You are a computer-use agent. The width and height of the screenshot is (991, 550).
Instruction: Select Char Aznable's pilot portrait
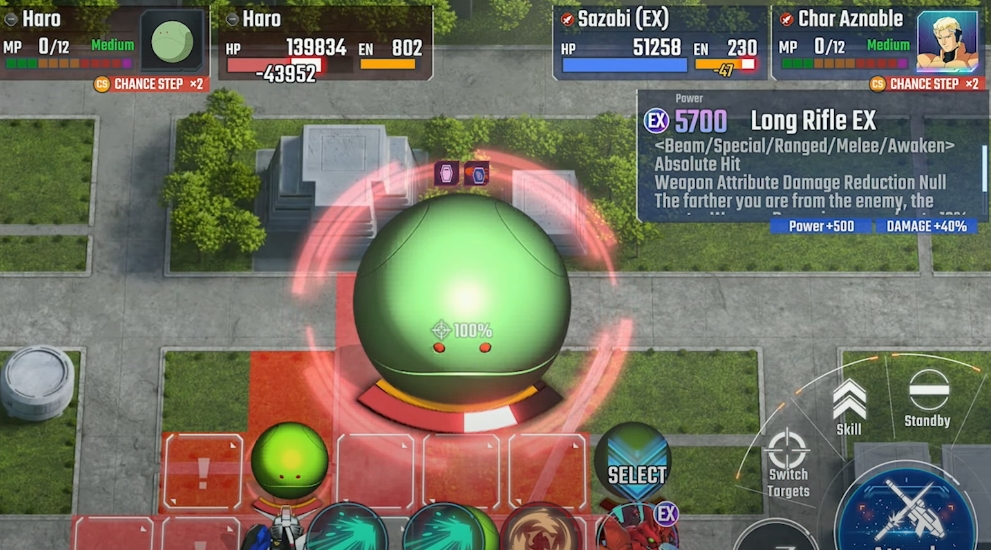pos(945,42)
